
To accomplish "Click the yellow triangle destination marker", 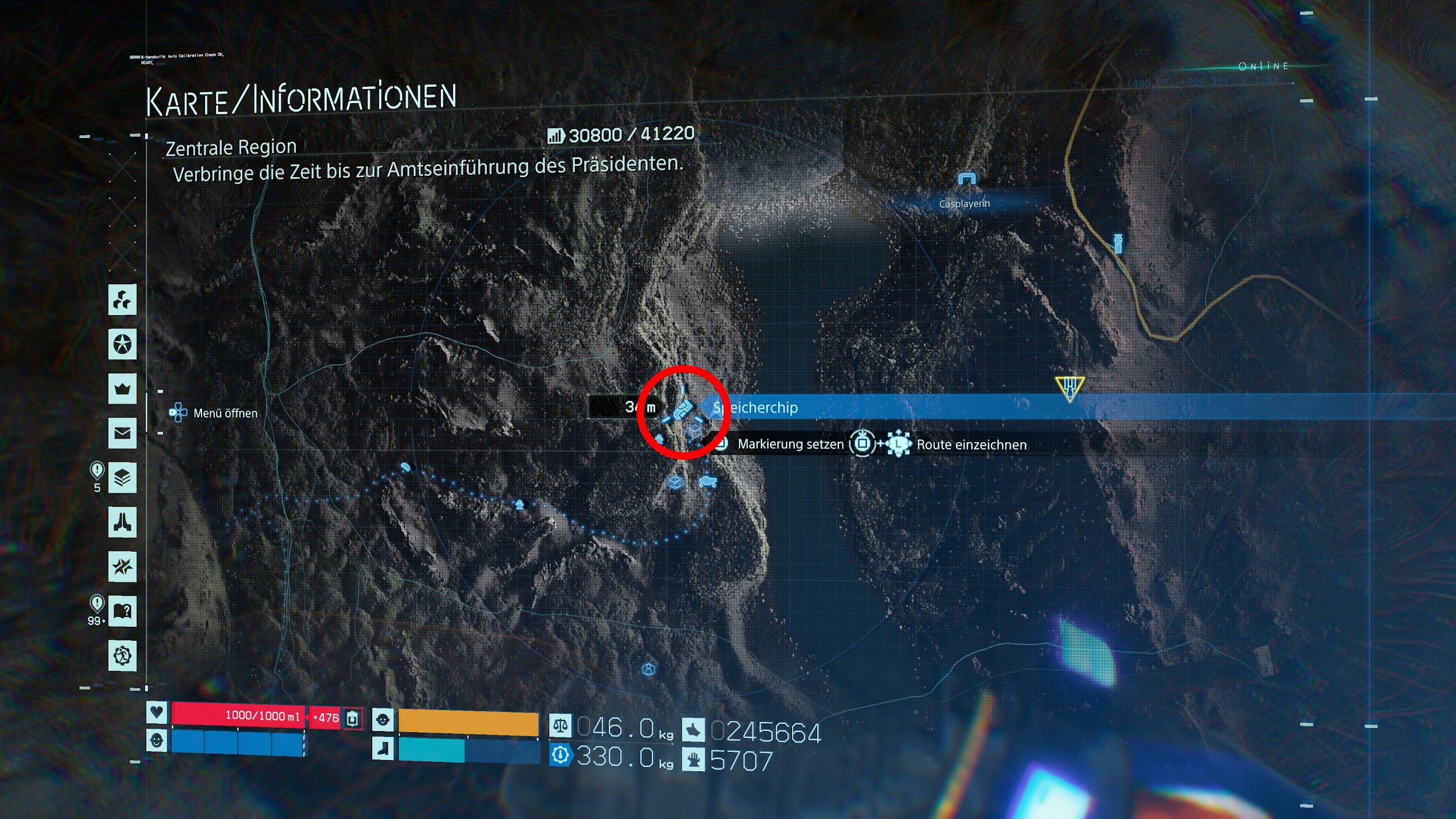I will pos(1069,387).
